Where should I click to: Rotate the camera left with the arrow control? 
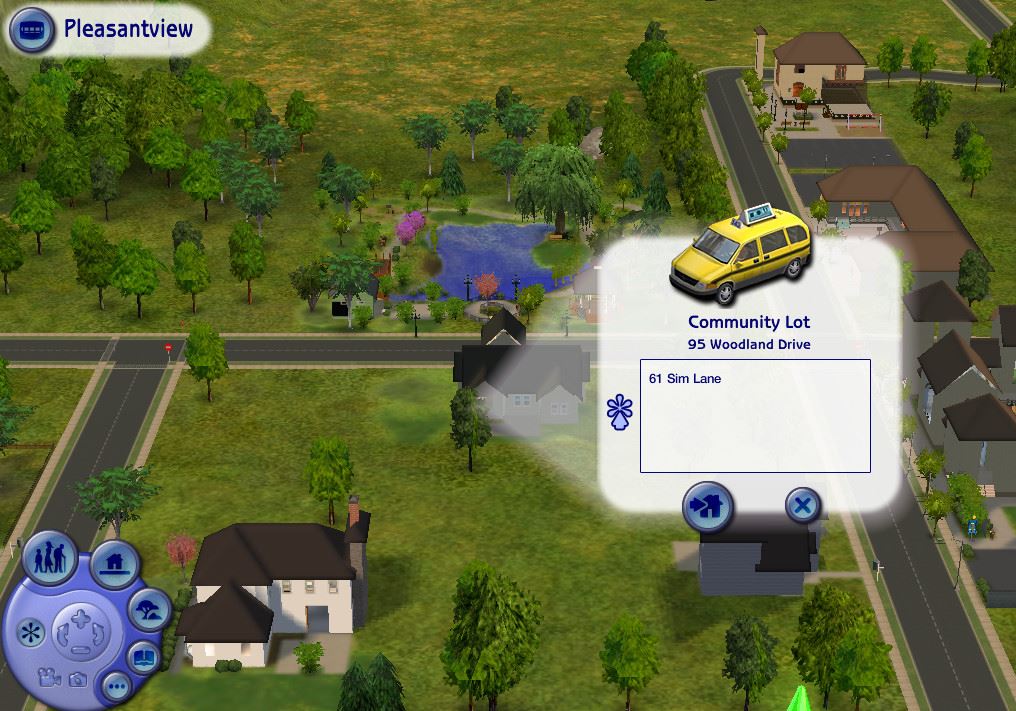tap(64, 635)
